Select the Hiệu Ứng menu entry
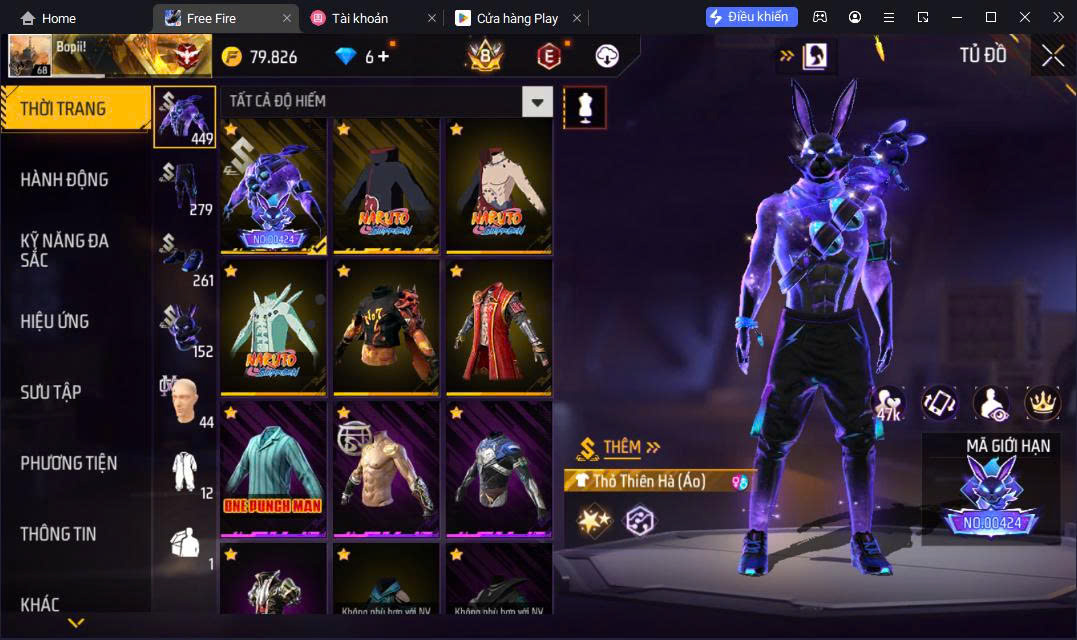 55,321
